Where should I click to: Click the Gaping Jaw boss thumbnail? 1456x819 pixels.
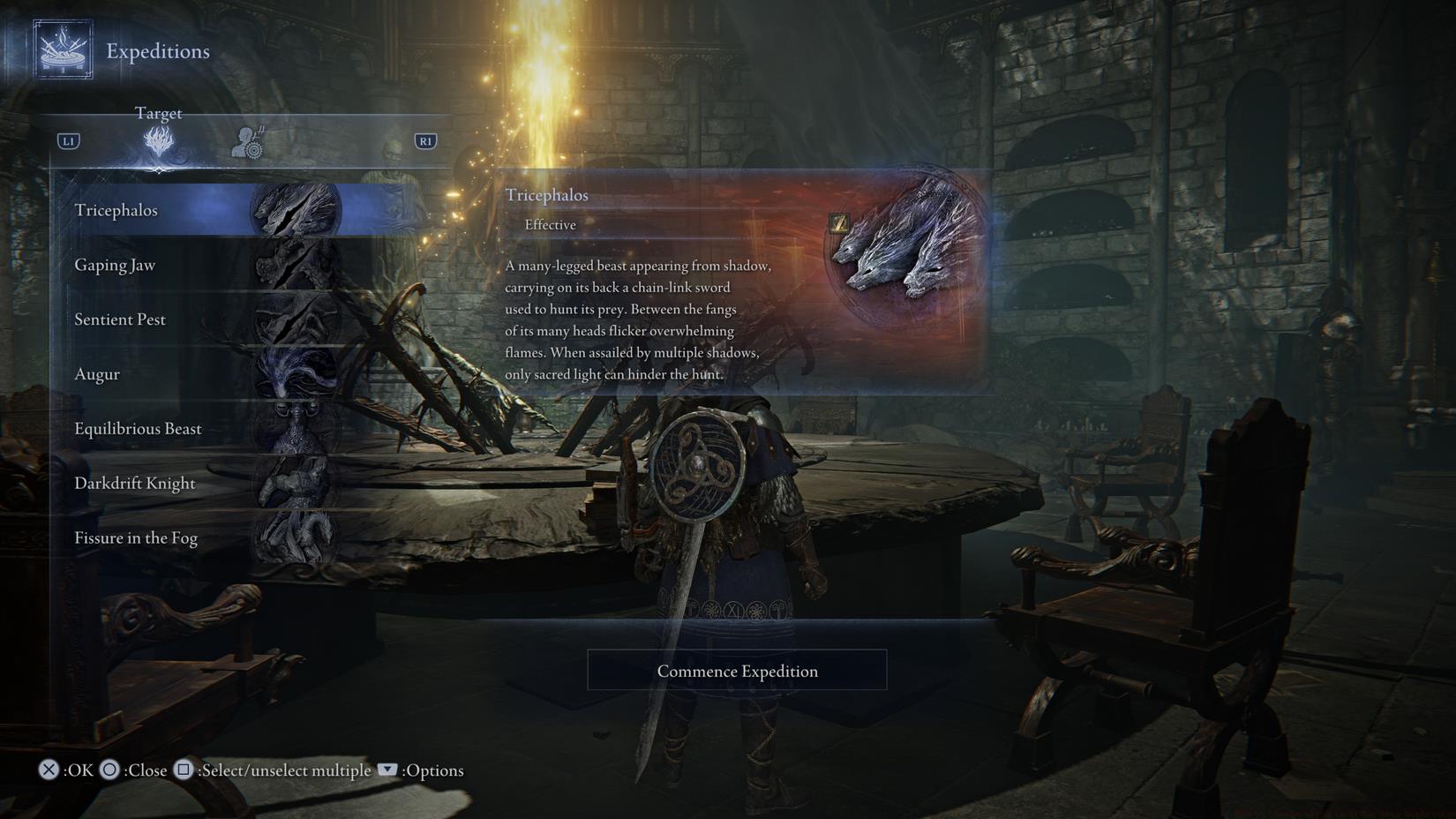point(294,264)
